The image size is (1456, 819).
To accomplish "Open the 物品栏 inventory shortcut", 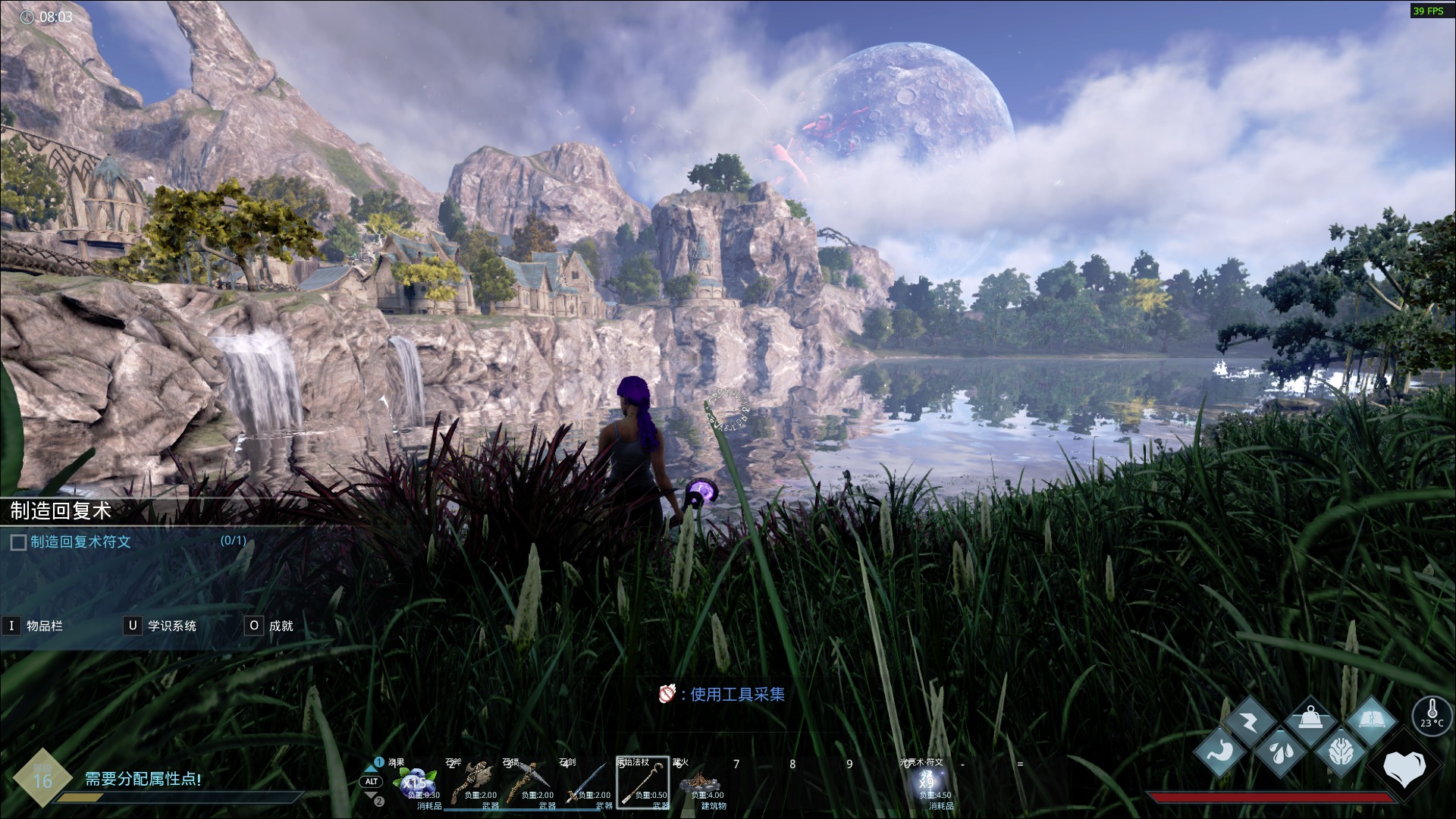I will [34, 626].
